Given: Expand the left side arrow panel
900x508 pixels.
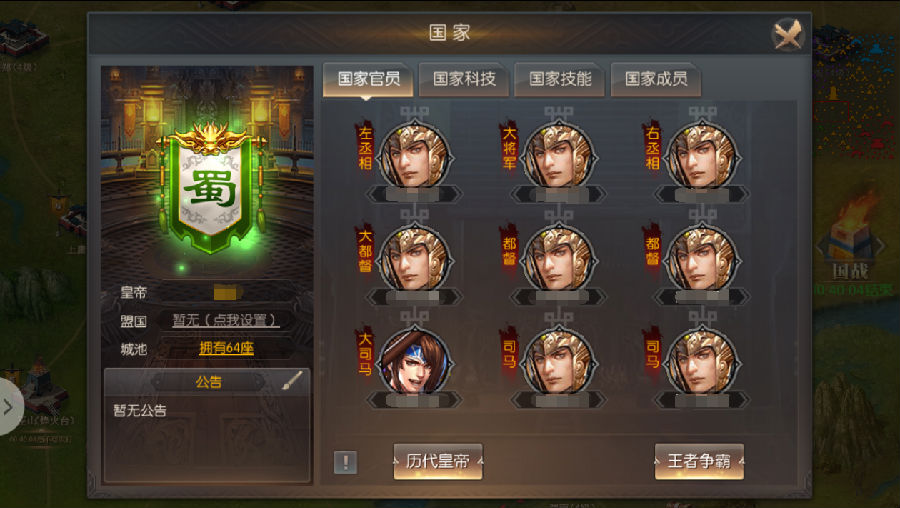Looking at the screenshot, I should [x=9, y=407].
